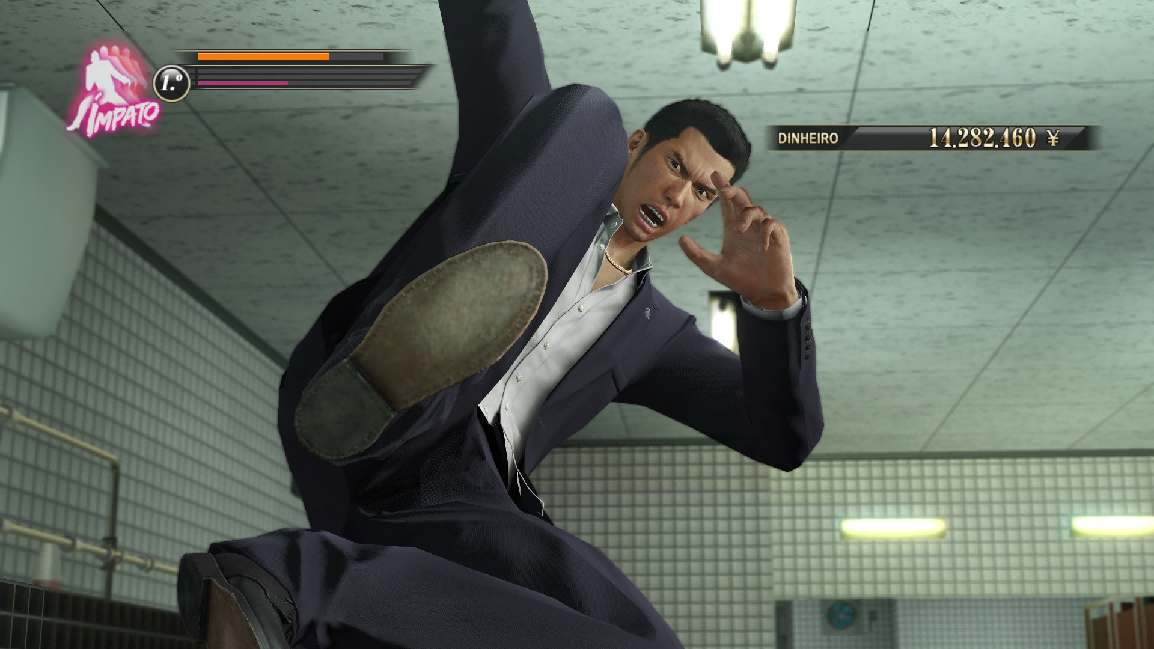Select the 1.º heat level badge

(171, 83)
